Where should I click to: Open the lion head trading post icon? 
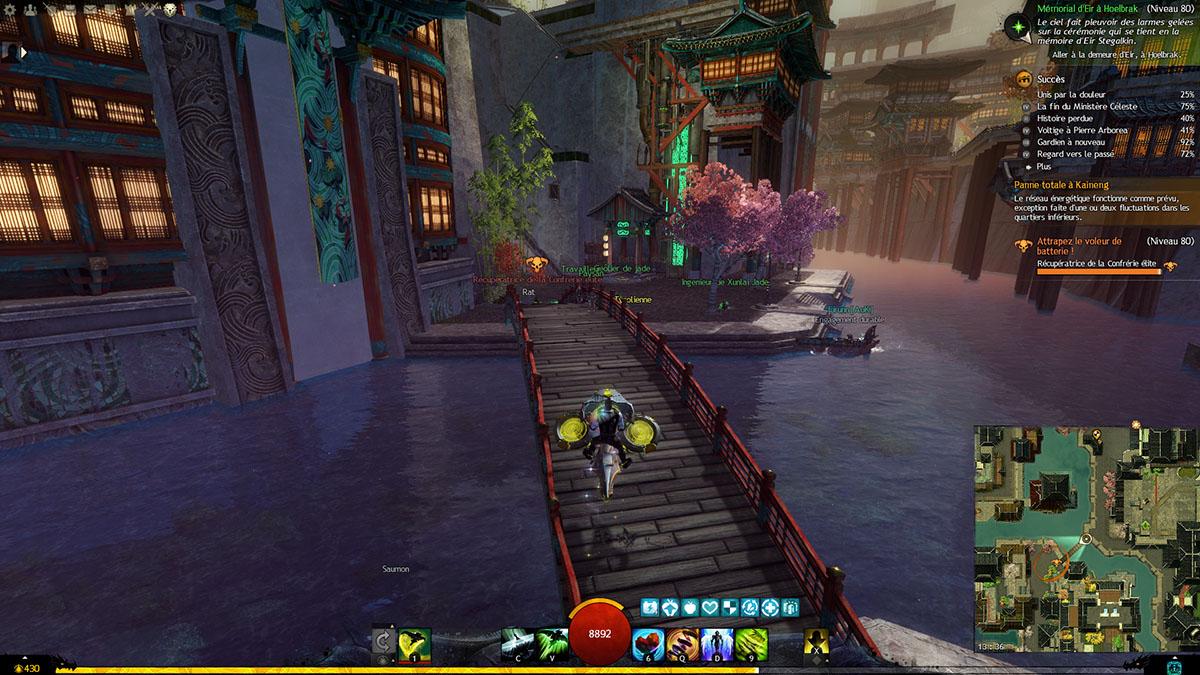(x=169, y=9)
